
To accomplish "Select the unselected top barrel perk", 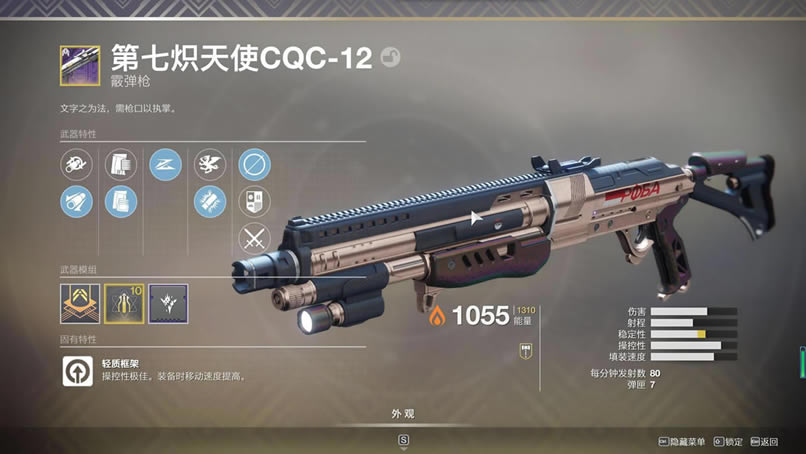I will point(76,164).
